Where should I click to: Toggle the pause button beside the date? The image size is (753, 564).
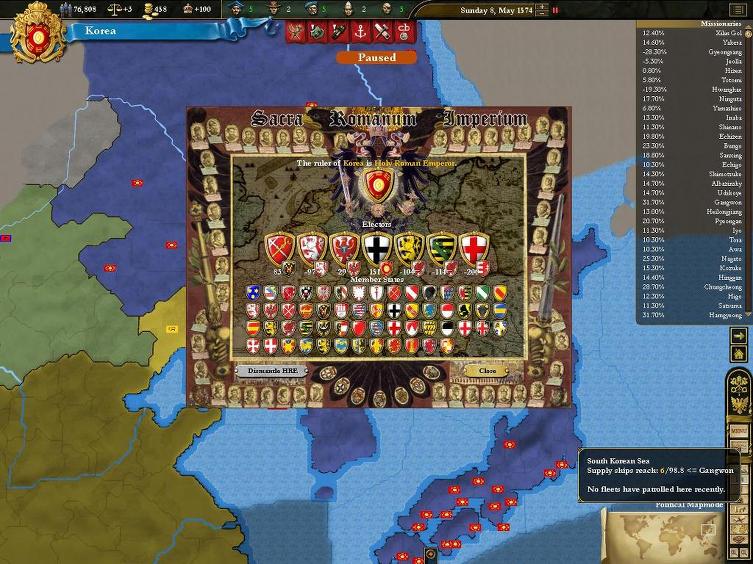[x=555, y=10]
